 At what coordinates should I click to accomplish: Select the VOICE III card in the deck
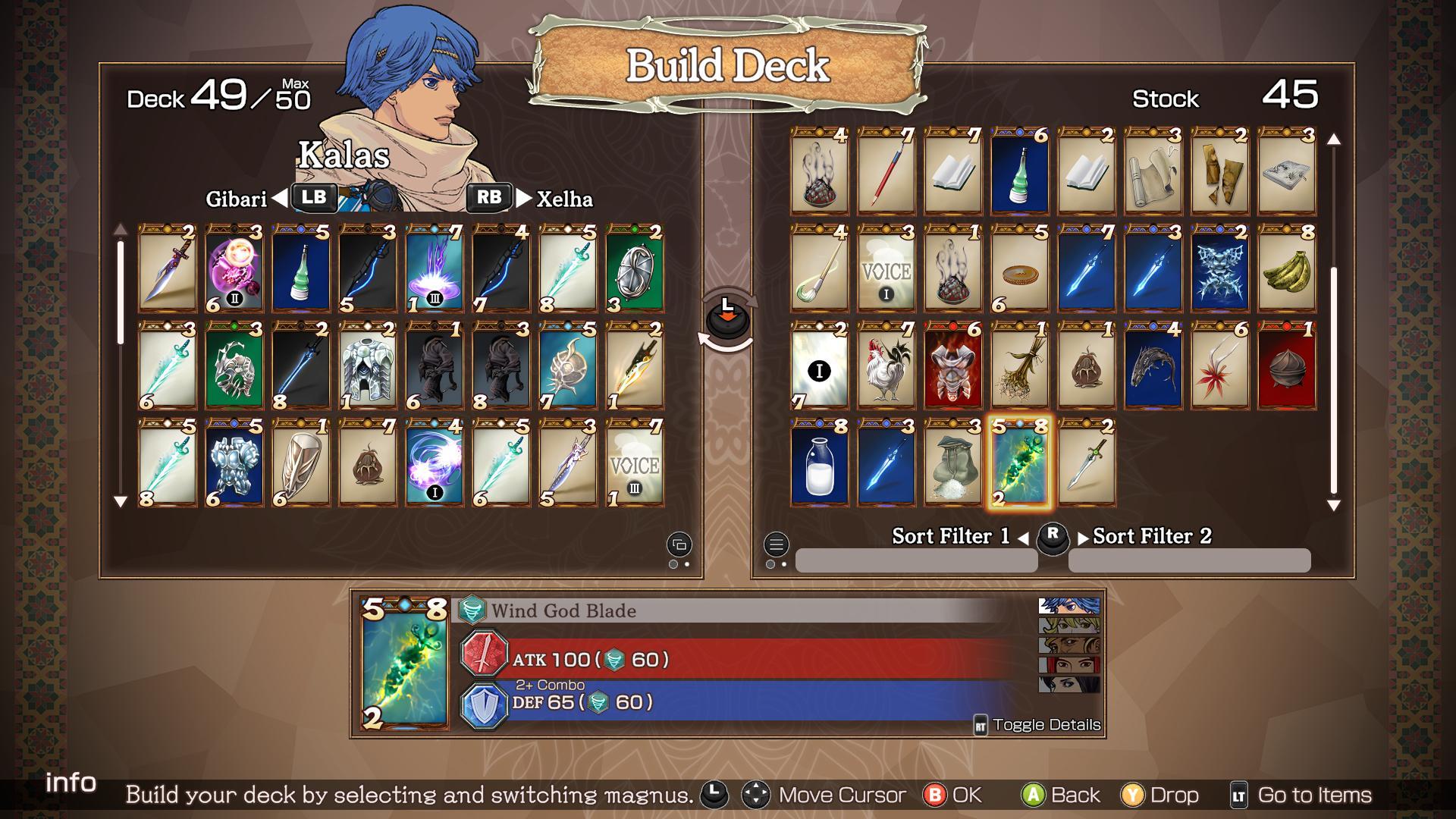pos(635,463)
